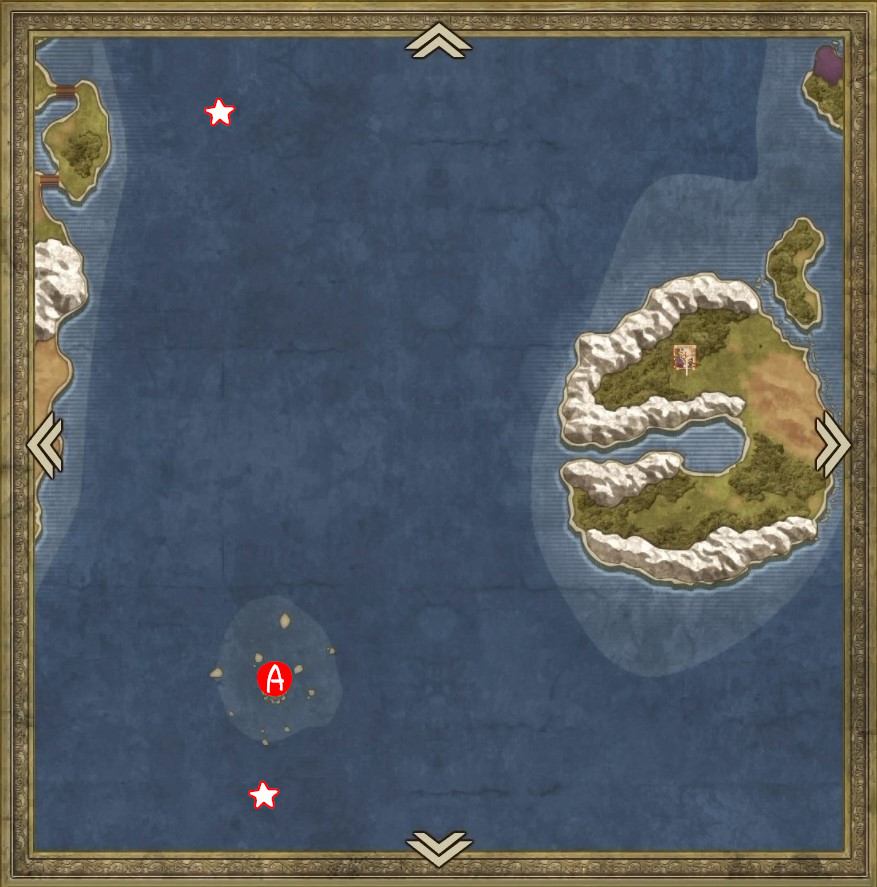The image size is (877, 887).
Task: Pan the map south using the down chevron
Action: tap(438, 847)
